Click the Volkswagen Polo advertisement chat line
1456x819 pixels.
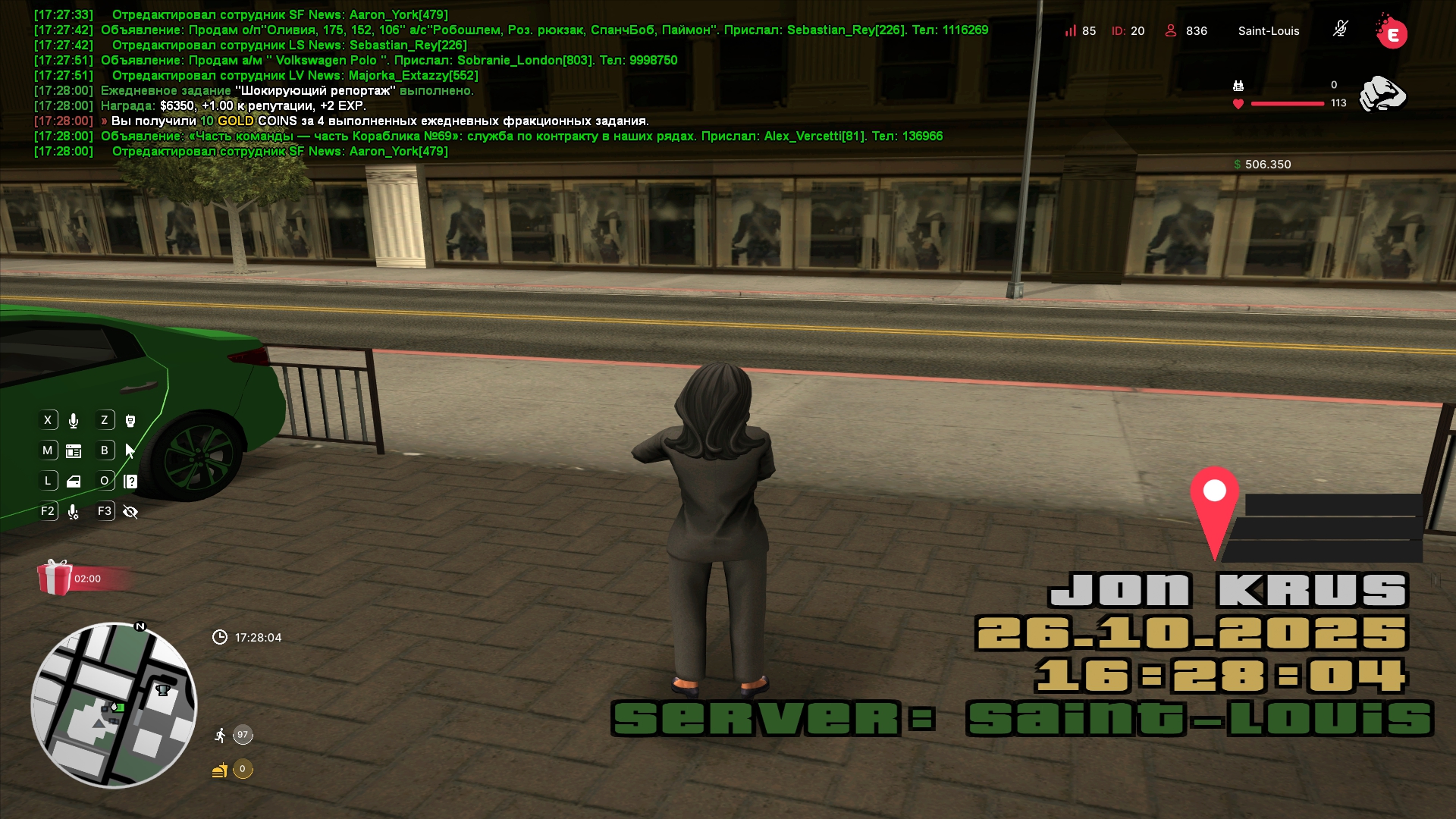pyautogui.click(x=389, y=61)
